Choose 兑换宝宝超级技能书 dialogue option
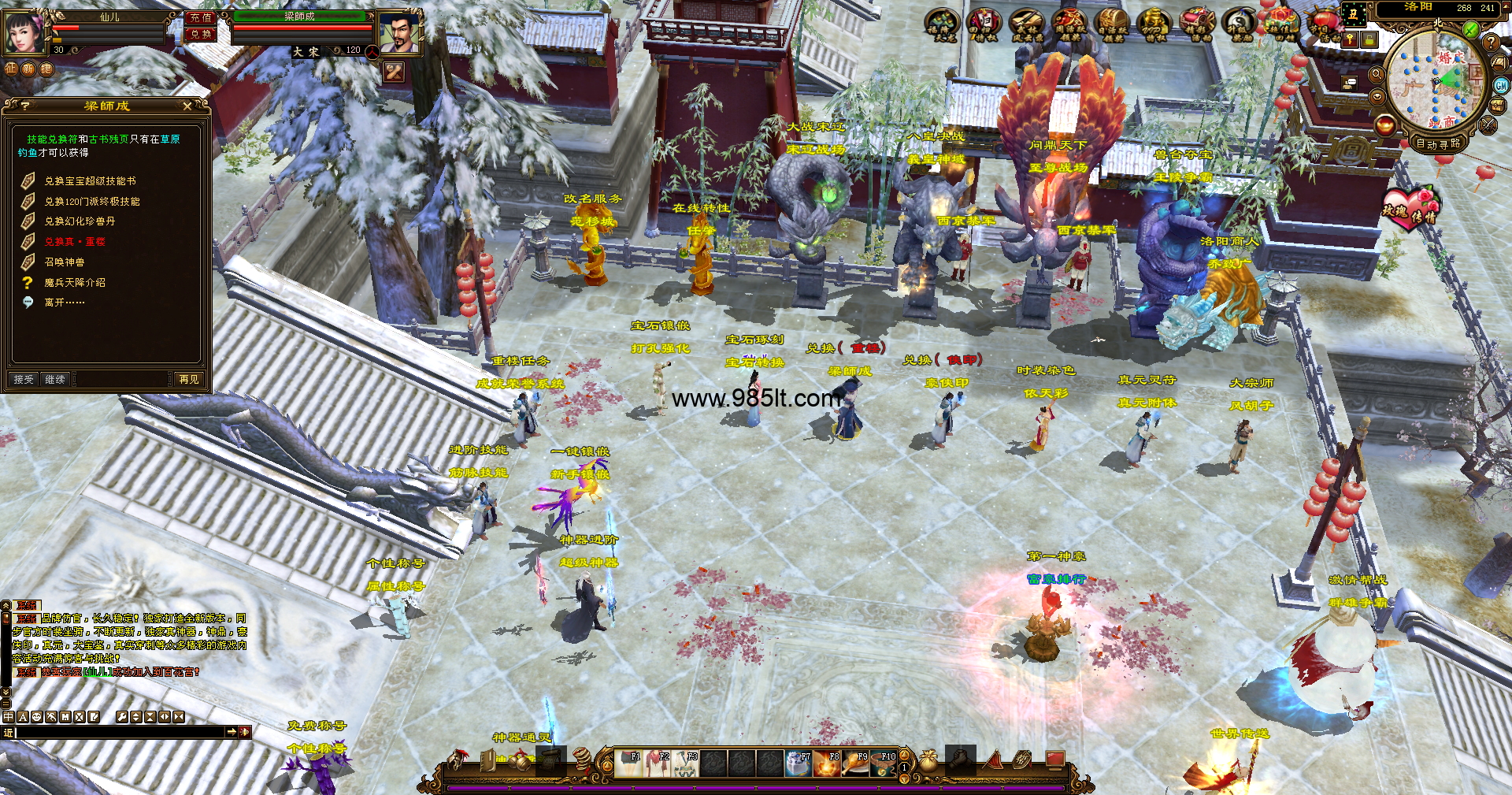The height and width of the screenshot is (795, 1512). 90,181
